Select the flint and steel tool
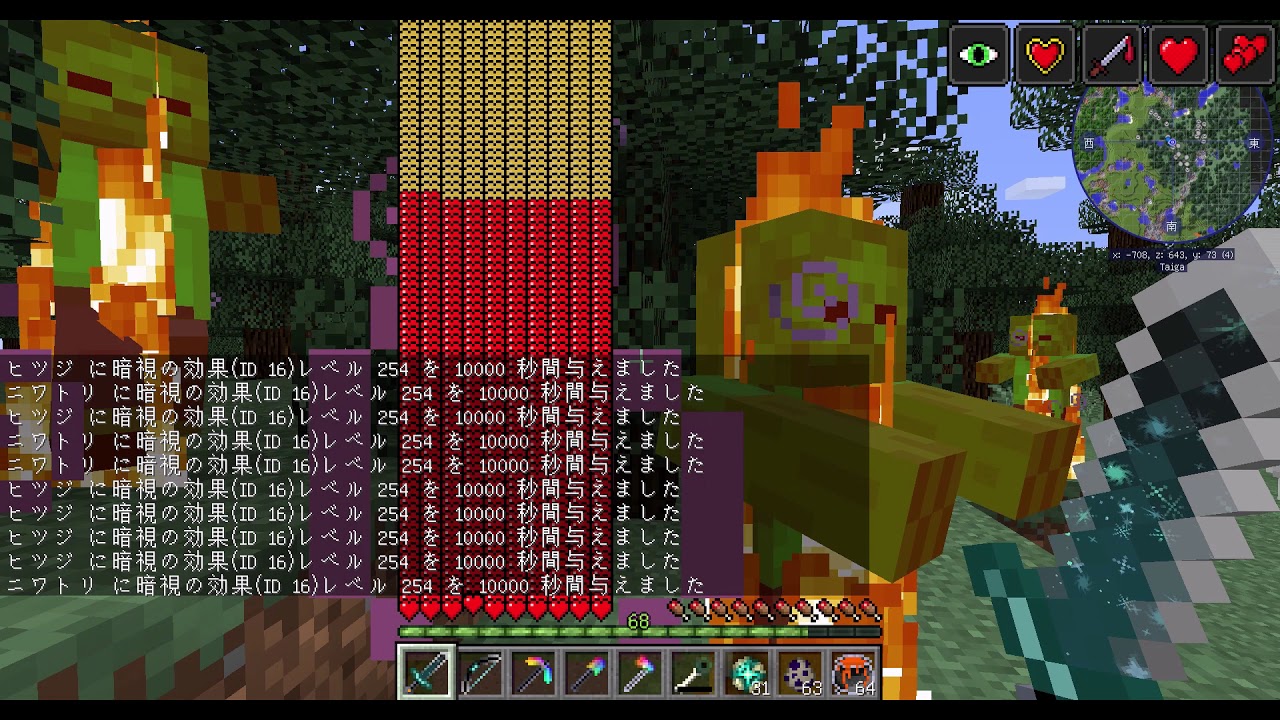Image resolution: width=1280 pixels, height=720 pixels. [692, 675]
